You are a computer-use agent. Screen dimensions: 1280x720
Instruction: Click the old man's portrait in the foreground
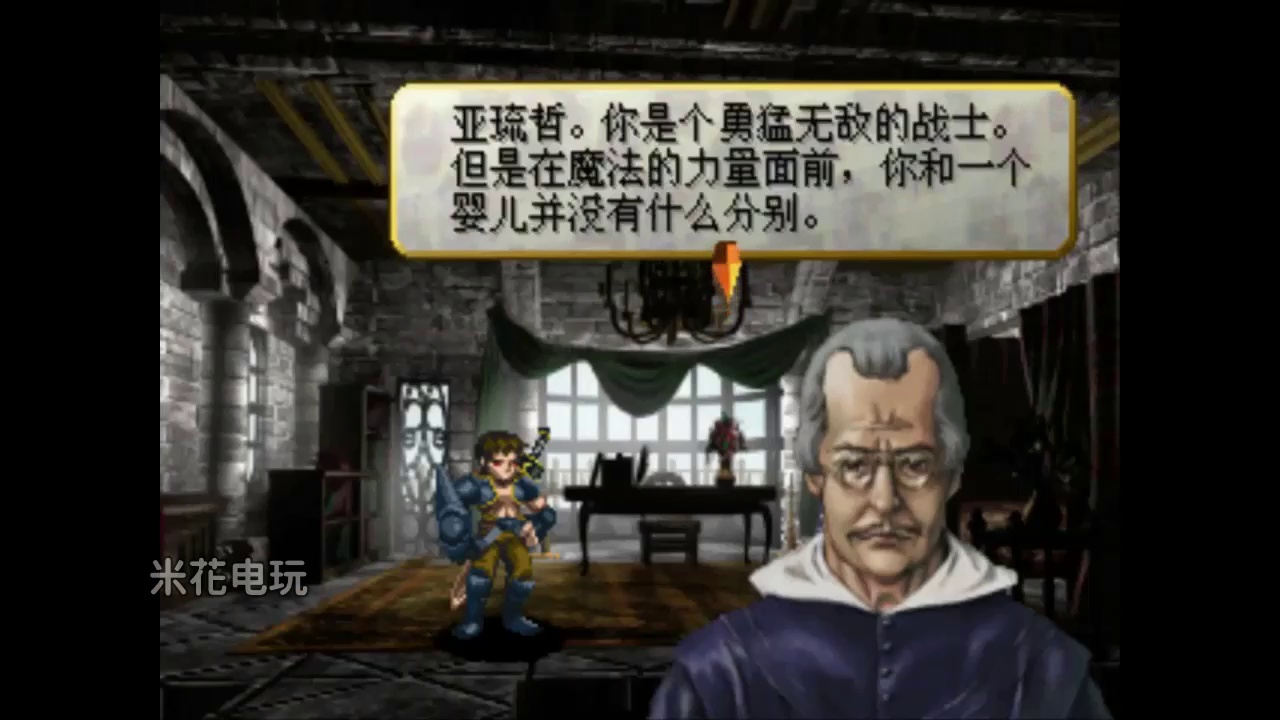point(880,500)
